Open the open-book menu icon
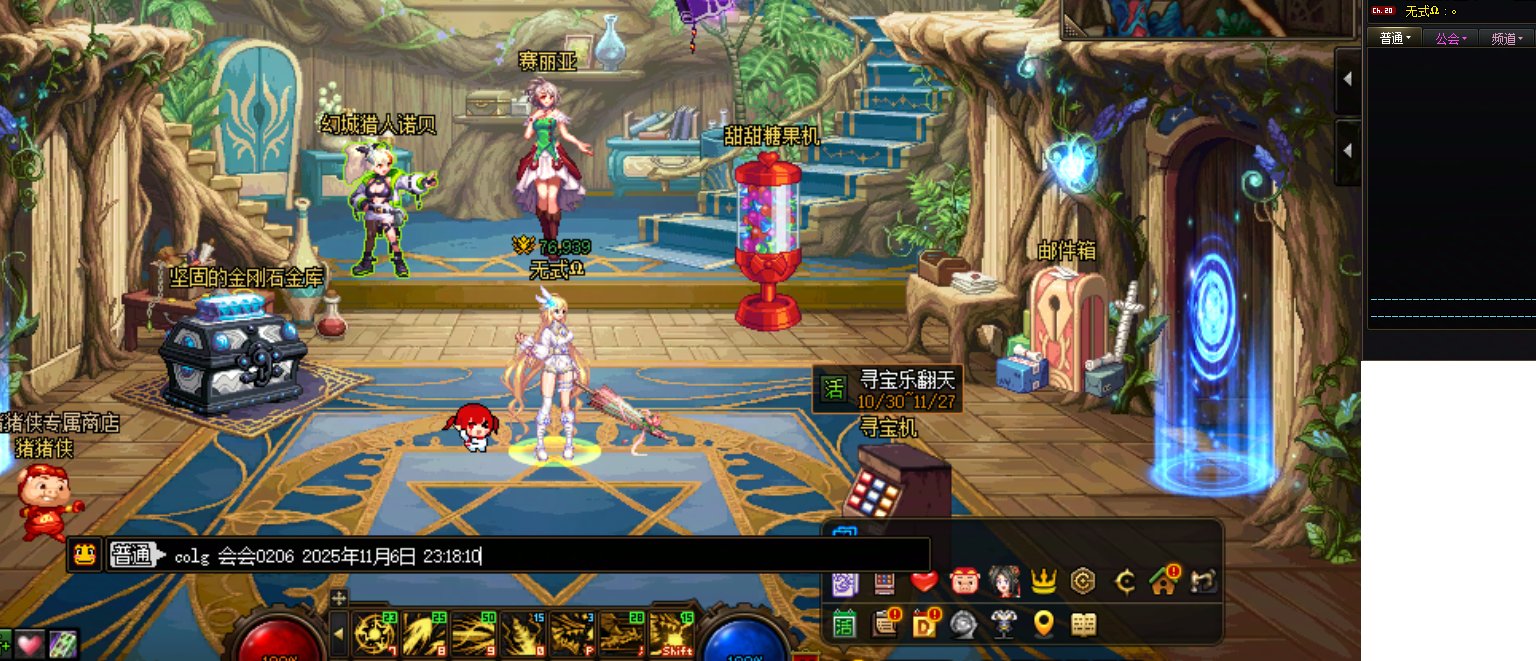Screen dimensions: 1536x661 tap(1084, 625)
